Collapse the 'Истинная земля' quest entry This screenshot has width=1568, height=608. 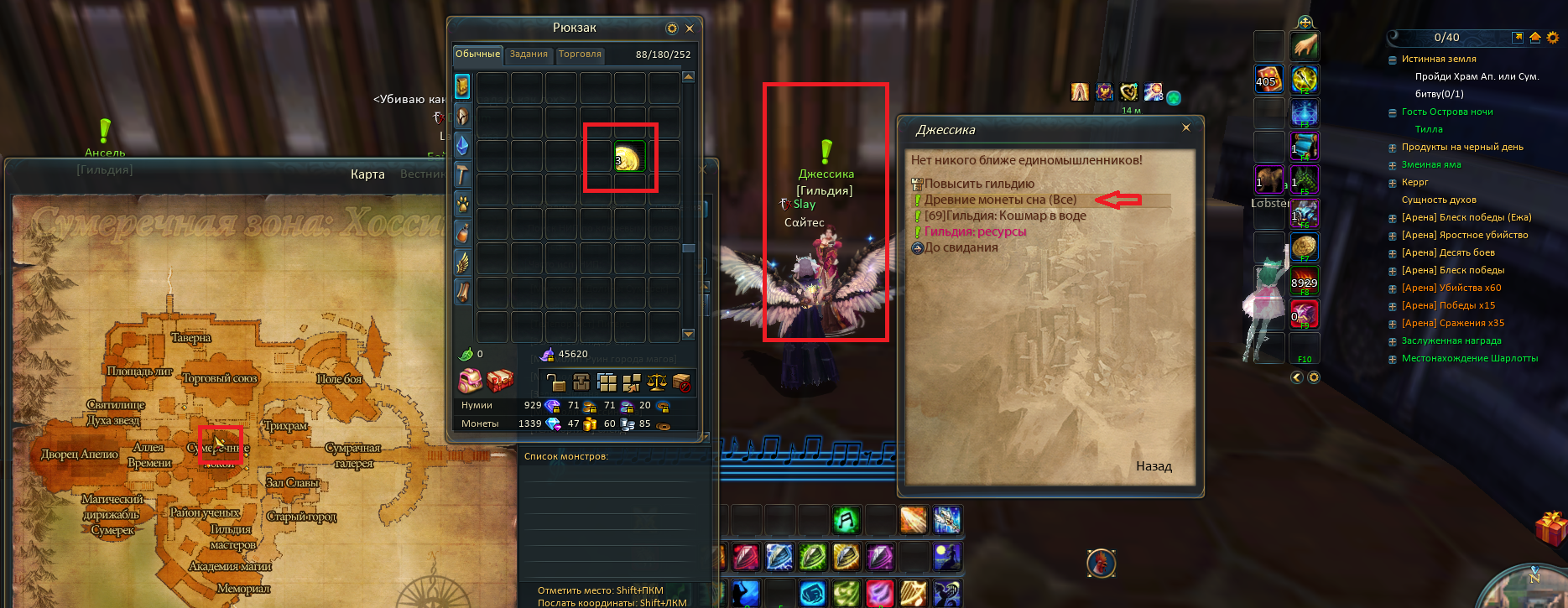click(1393, 60)
